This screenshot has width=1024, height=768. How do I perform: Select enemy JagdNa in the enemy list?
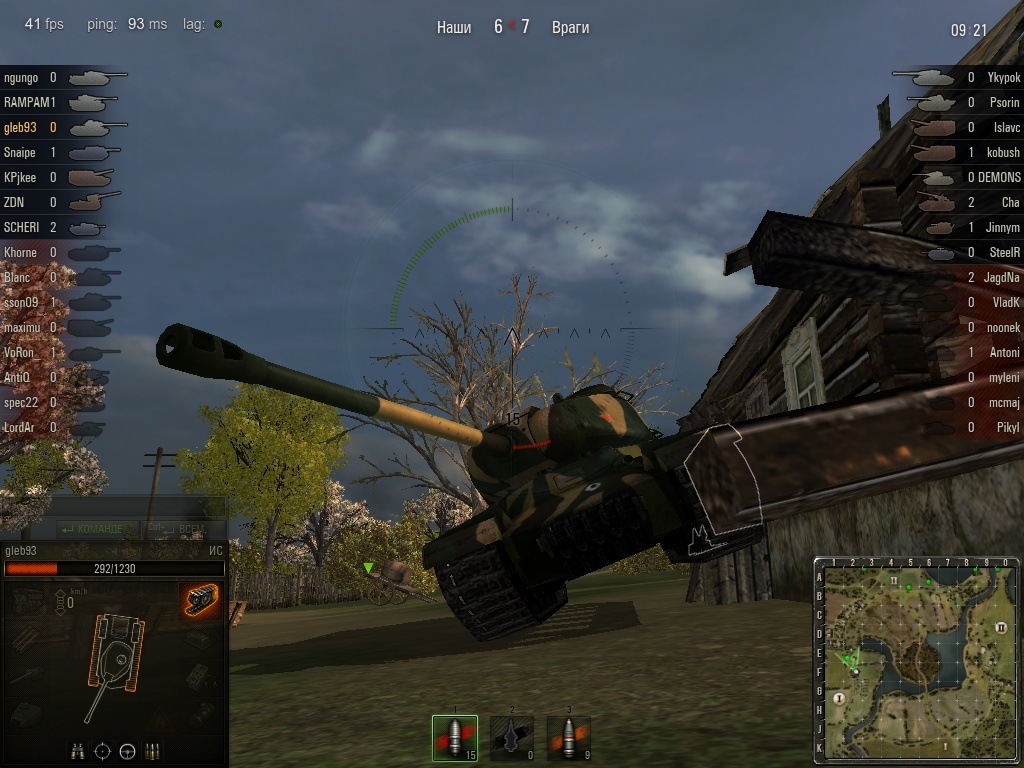tap(1002, 277)
